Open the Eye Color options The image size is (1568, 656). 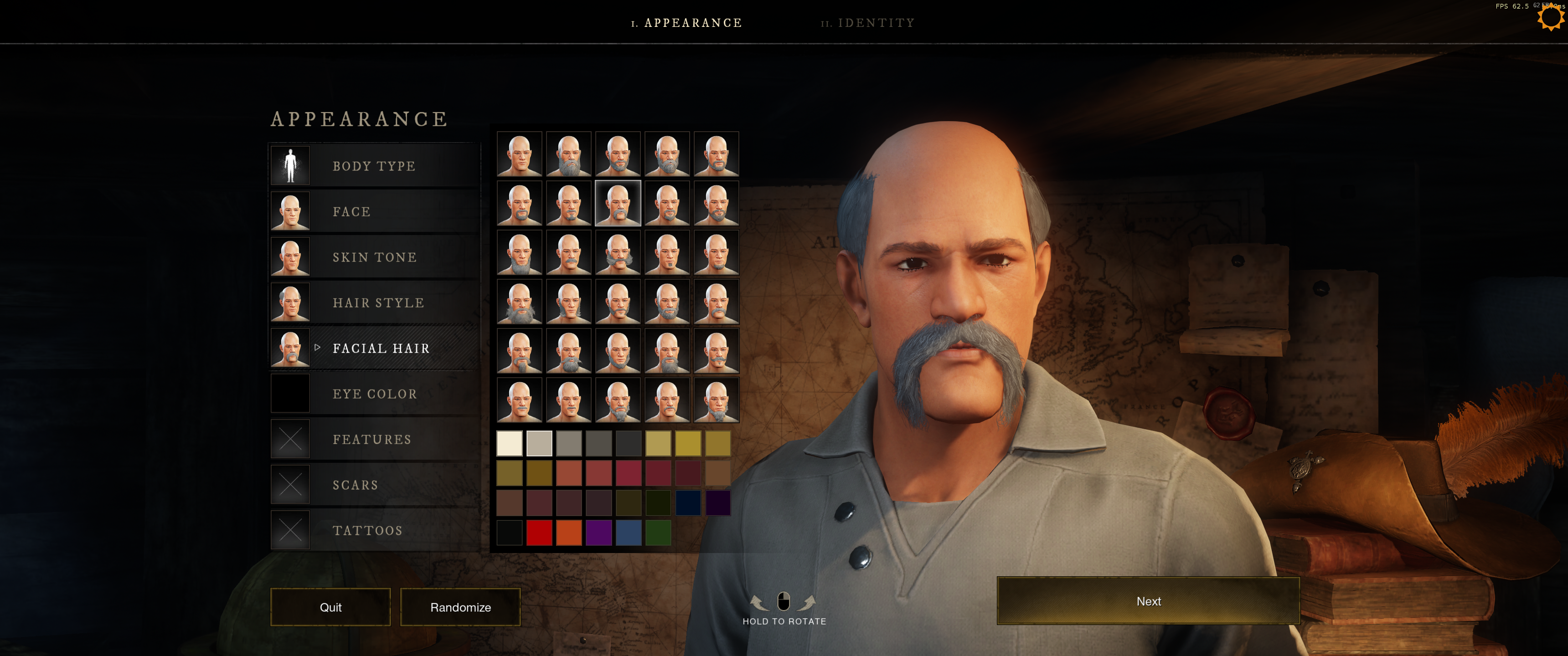374,395
